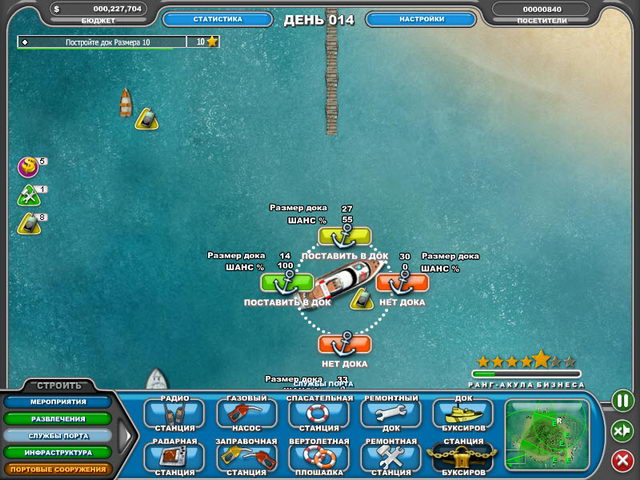
Task: Select the Док буксиров tugboat icon
Action: click(461, 414)
